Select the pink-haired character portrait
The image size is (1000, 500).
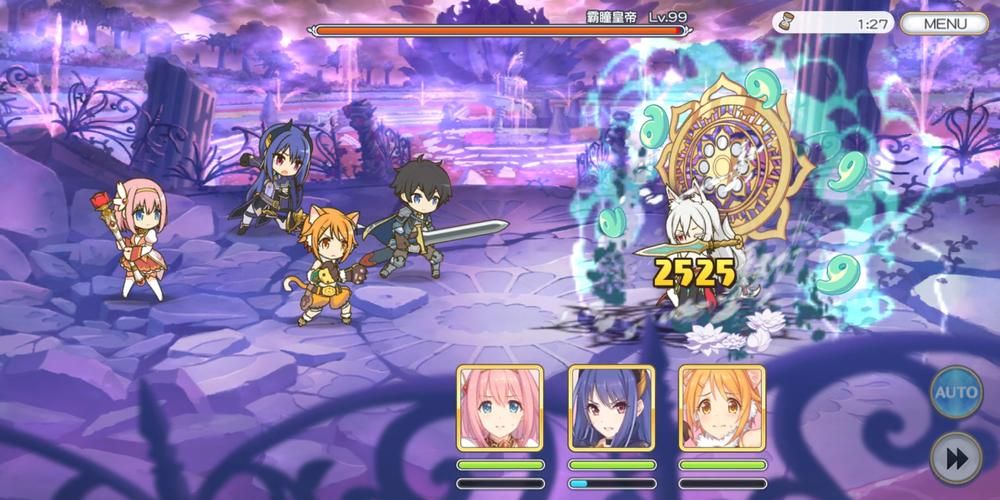500,407
